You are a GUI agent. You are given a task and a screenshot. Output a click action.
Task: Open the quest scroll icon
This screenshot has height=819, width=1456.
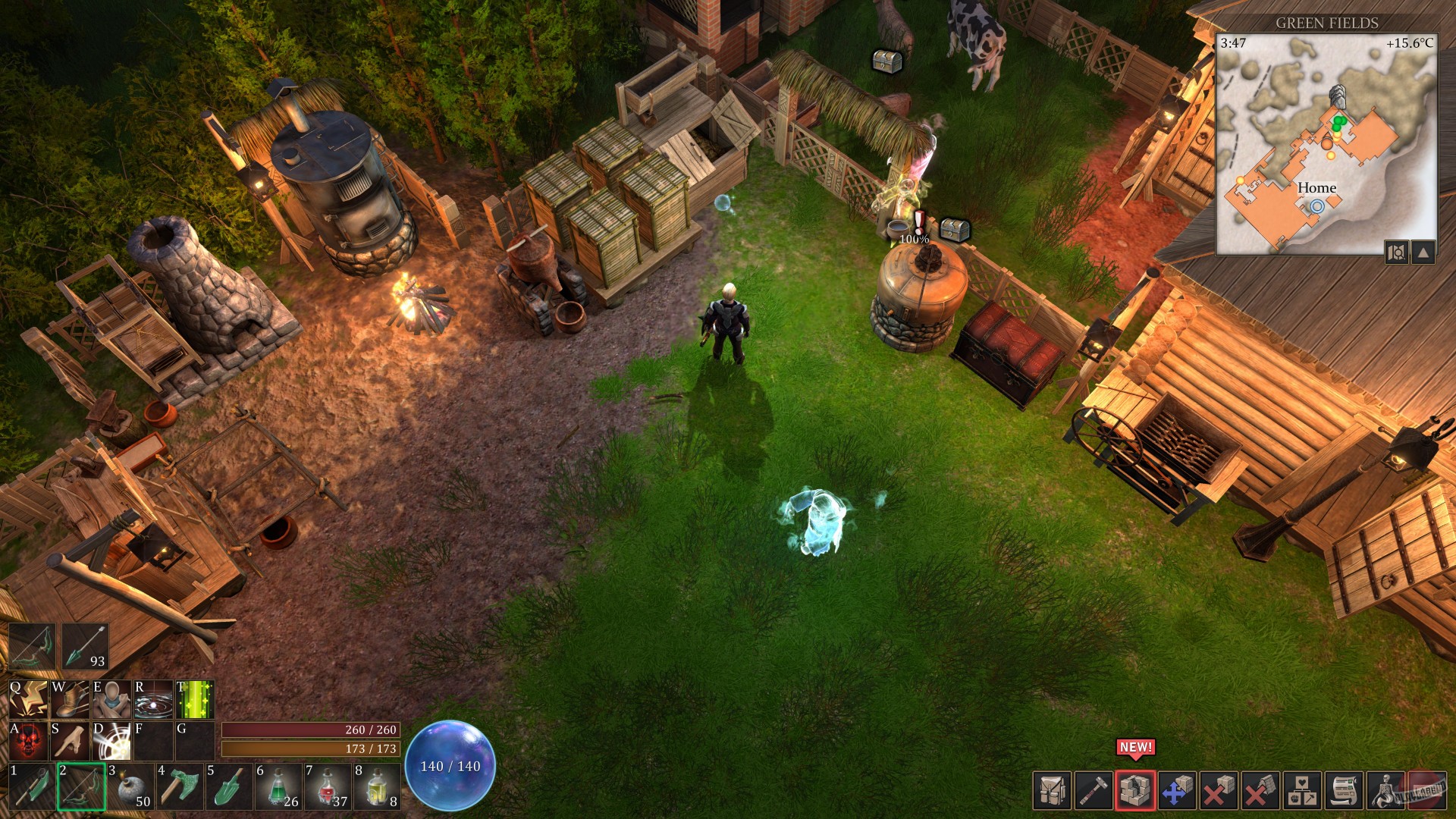(1343, 791)
